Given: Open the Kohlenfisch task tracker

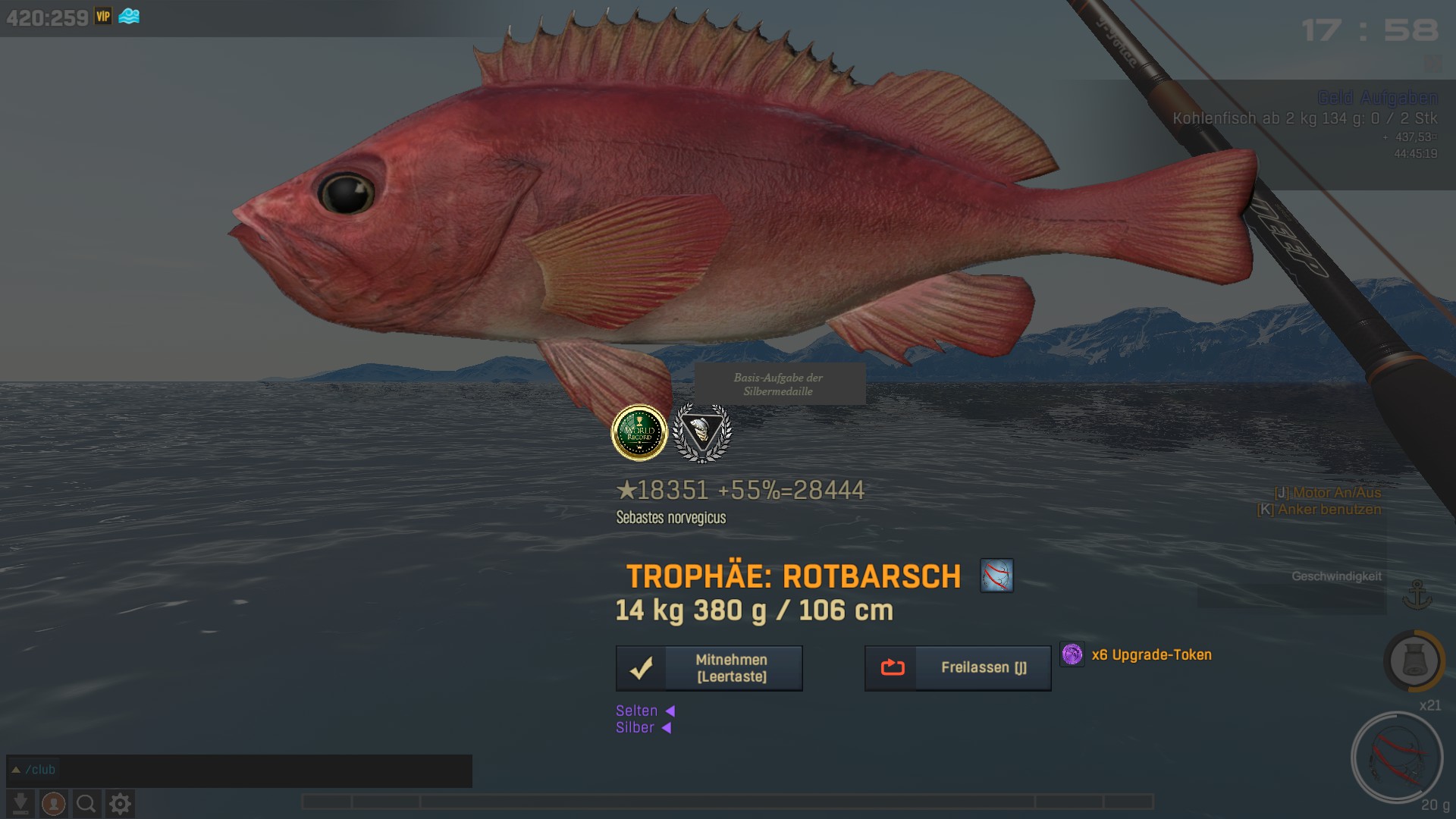Looking at the screenshot, I should [1304, 118].
